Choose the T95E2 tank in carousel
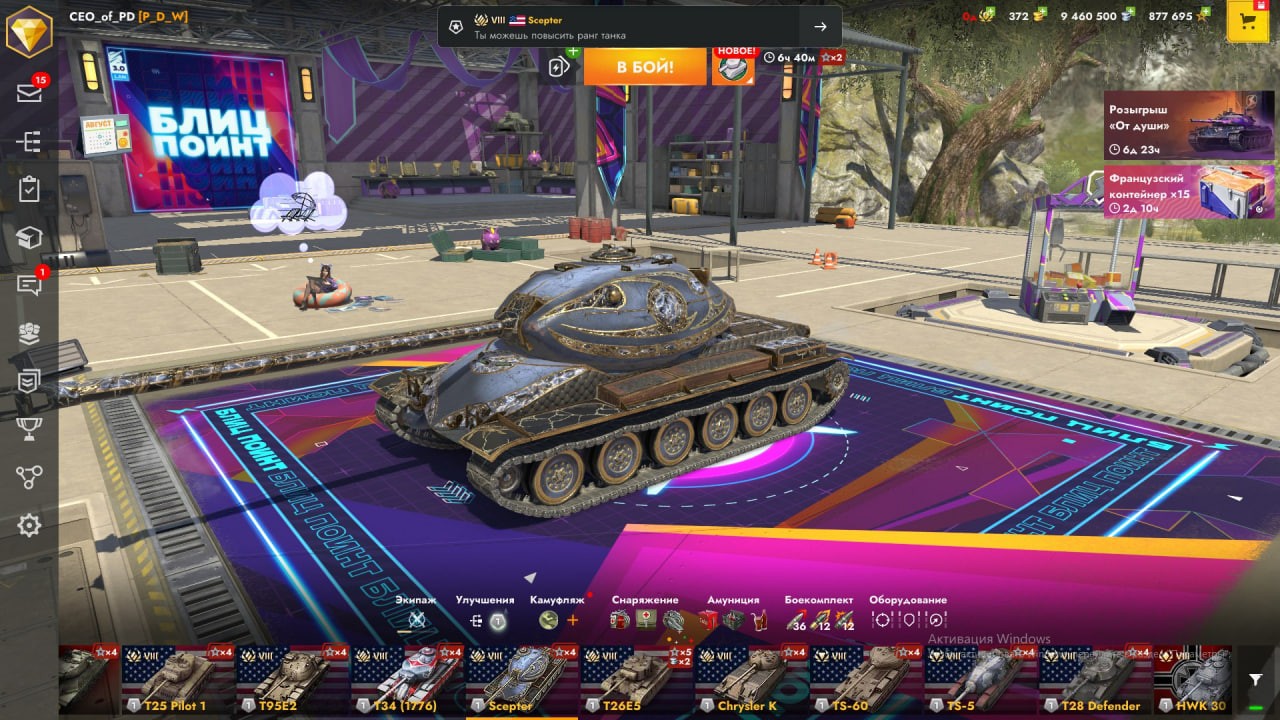Screen dimensions: 1280x720 (292, 680)
